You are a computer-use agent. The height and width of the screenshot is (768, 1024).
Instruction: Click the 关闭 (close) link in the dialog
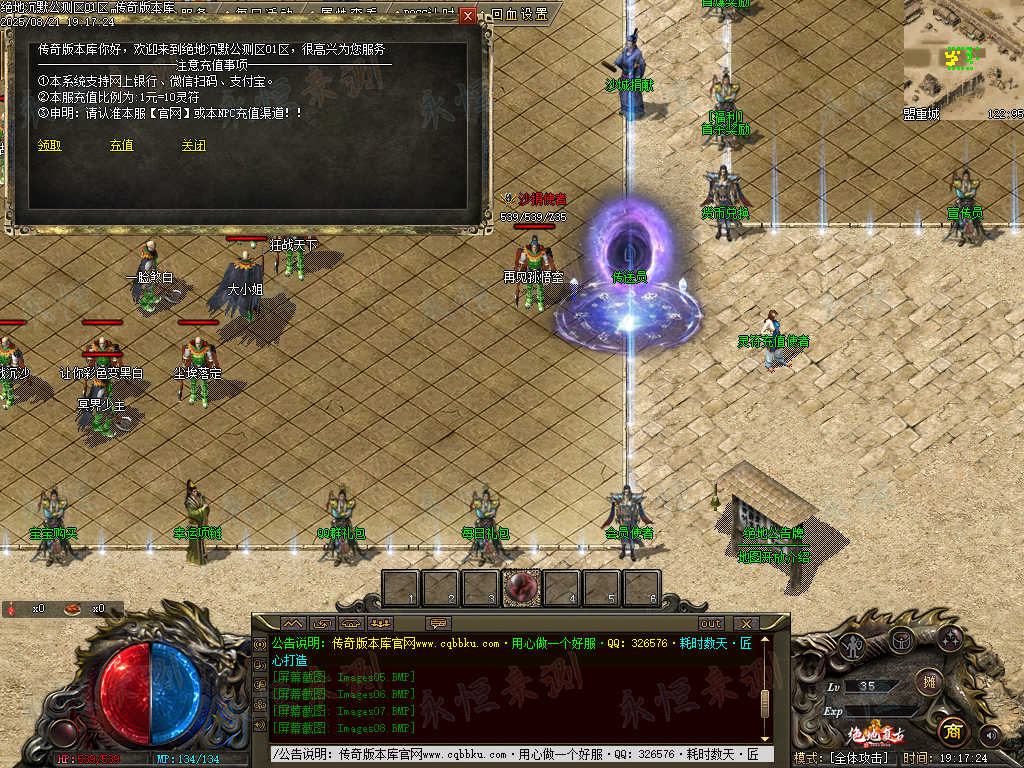click(x=193, y=145)
